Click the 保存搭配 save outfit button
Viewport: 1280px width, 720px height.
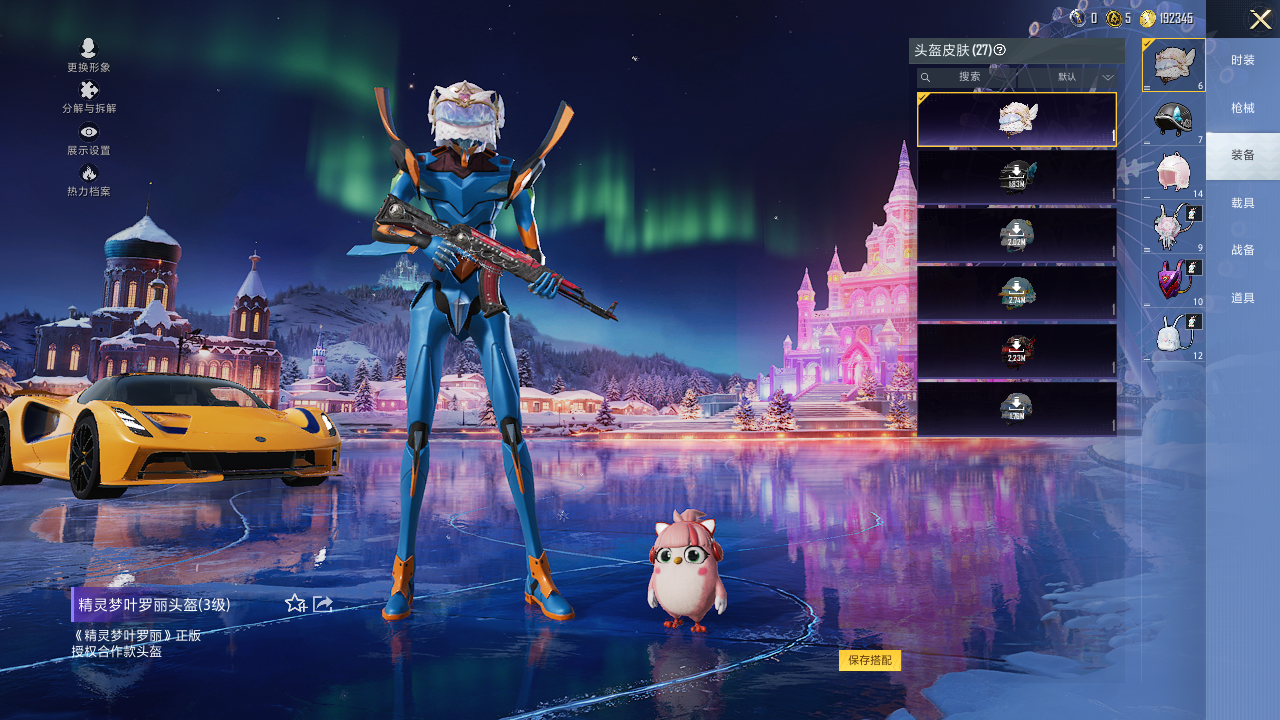click(869, 660)
